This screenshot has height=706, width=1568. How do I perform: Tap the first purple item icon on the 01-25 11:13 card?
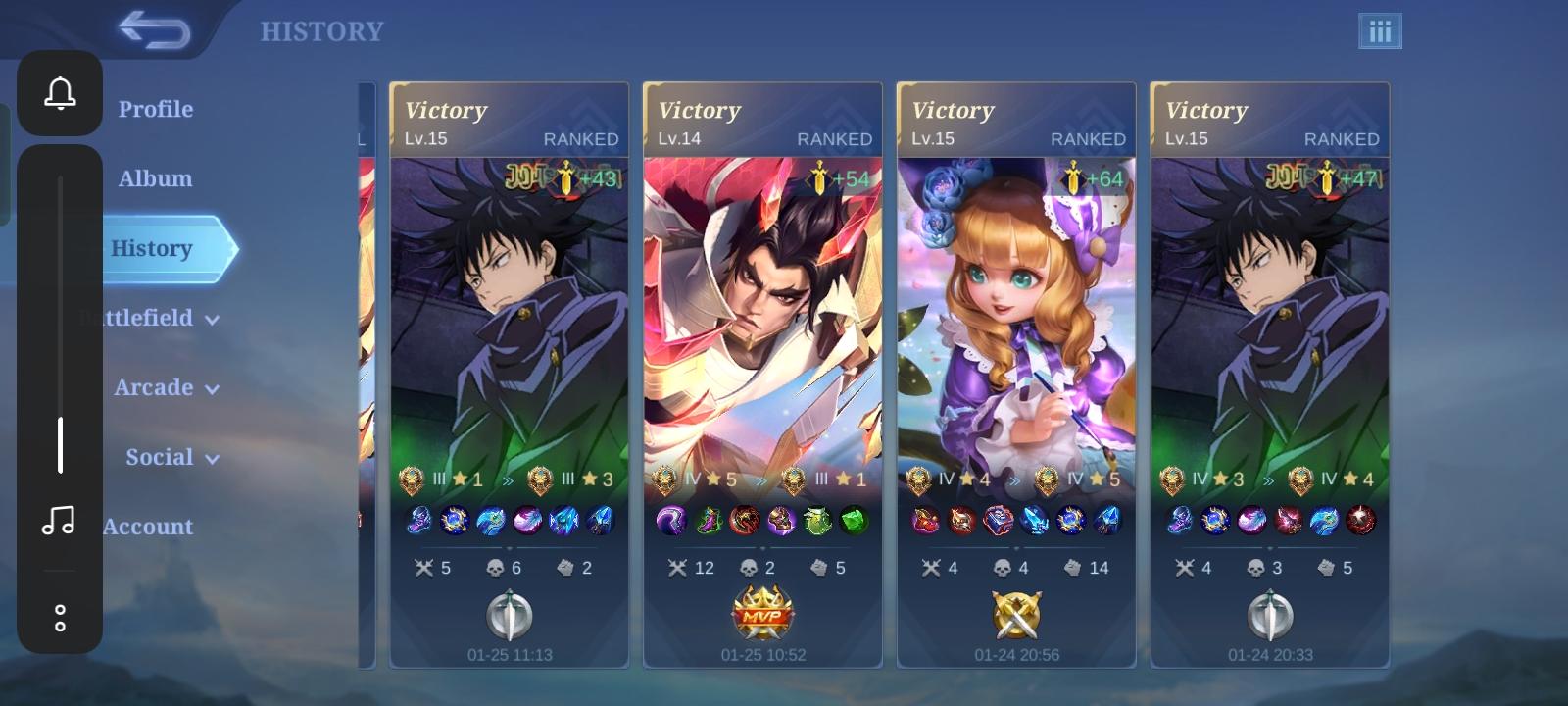click(421, 521)
